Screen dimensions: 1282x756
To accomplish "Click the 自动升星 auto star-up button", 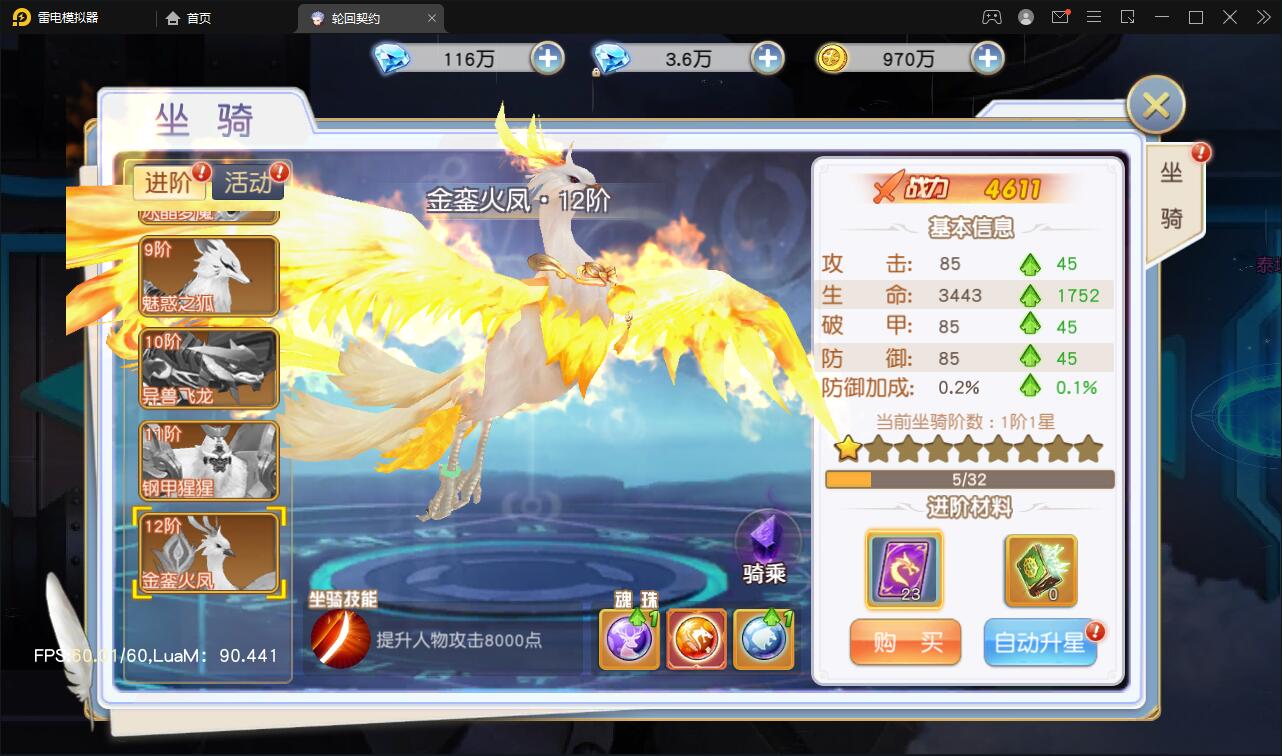I will (1040, 643).
